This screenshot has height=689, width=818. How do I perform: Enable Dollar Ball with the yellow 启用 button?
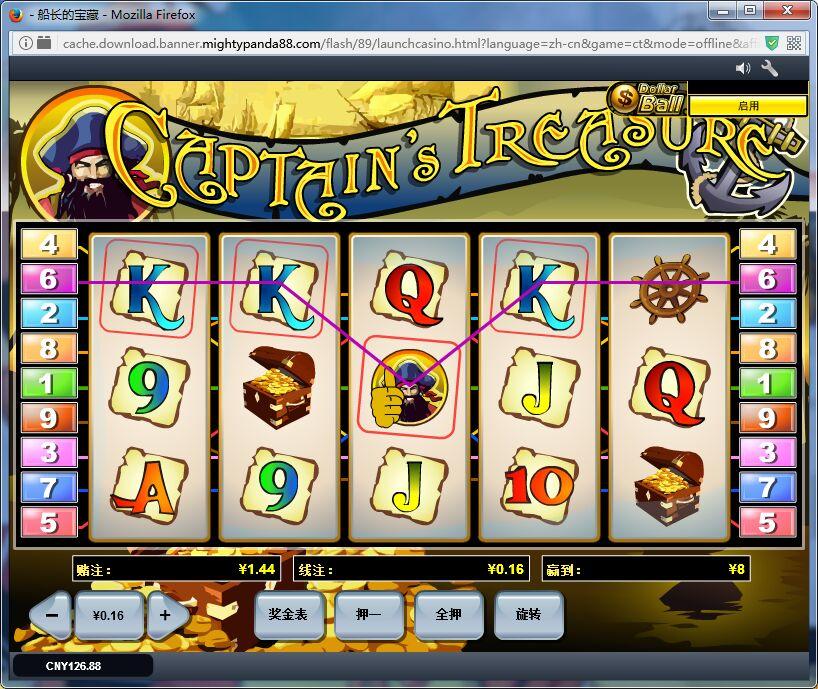click(747, 105)
